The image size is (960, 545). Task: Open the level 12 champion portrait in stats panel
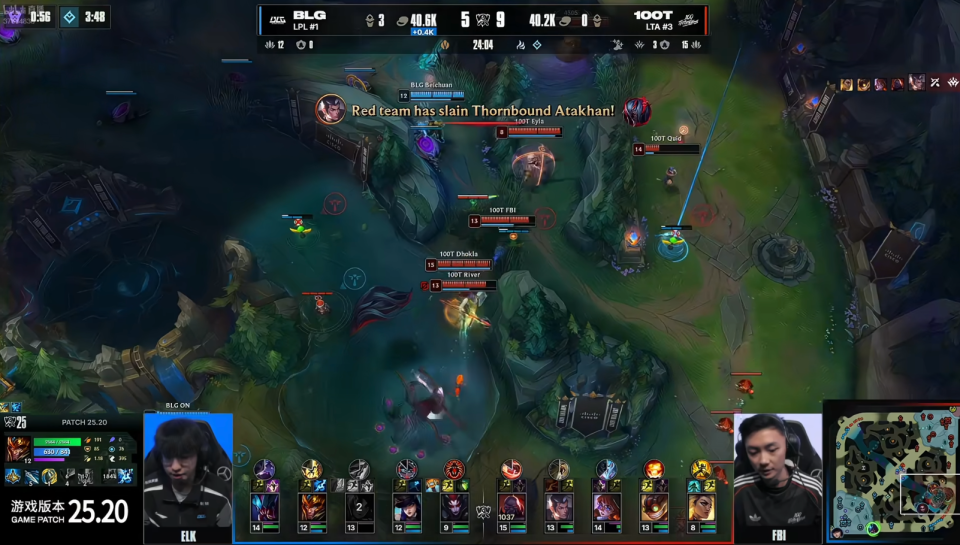click(17, 449)
